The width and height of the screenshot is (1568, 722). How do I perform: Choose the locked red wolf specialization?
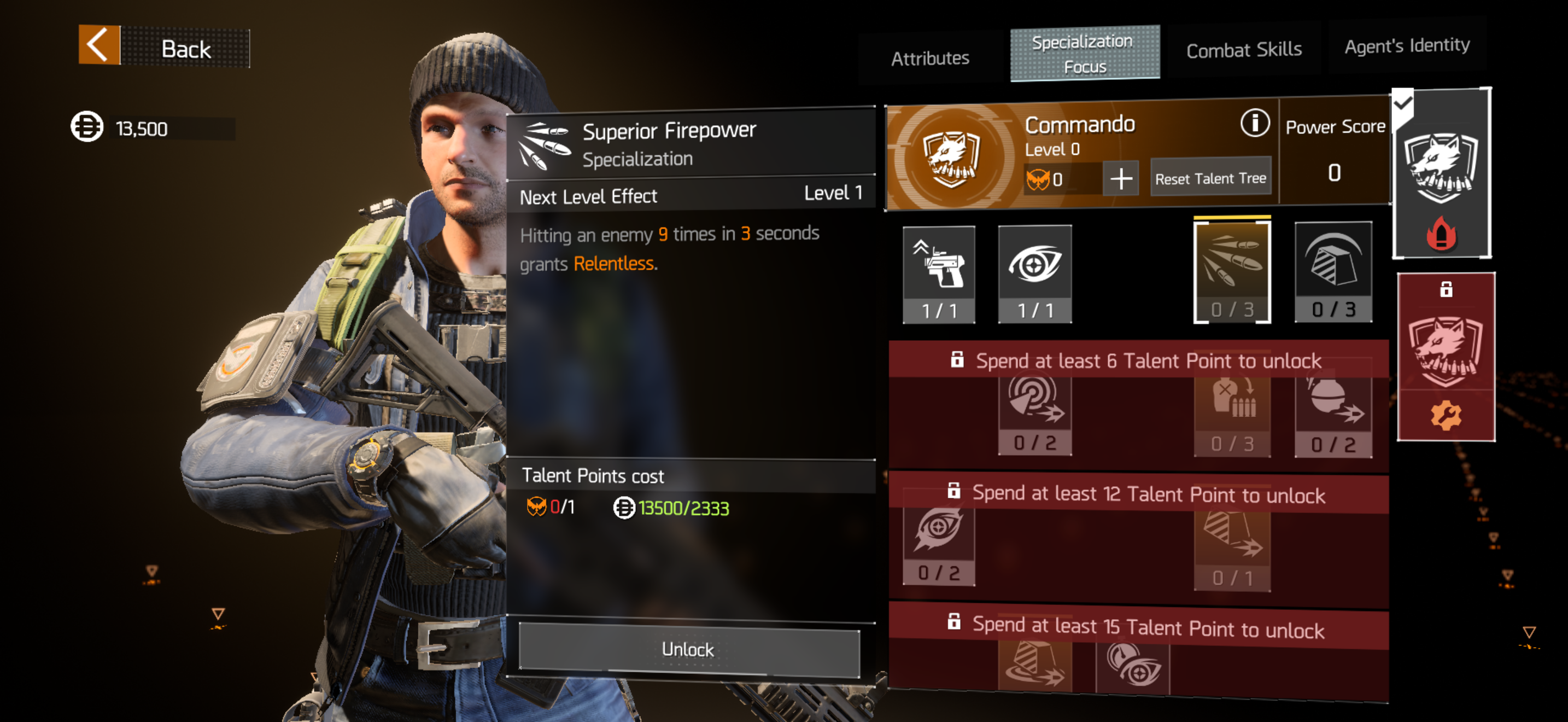click(1445, 357)
